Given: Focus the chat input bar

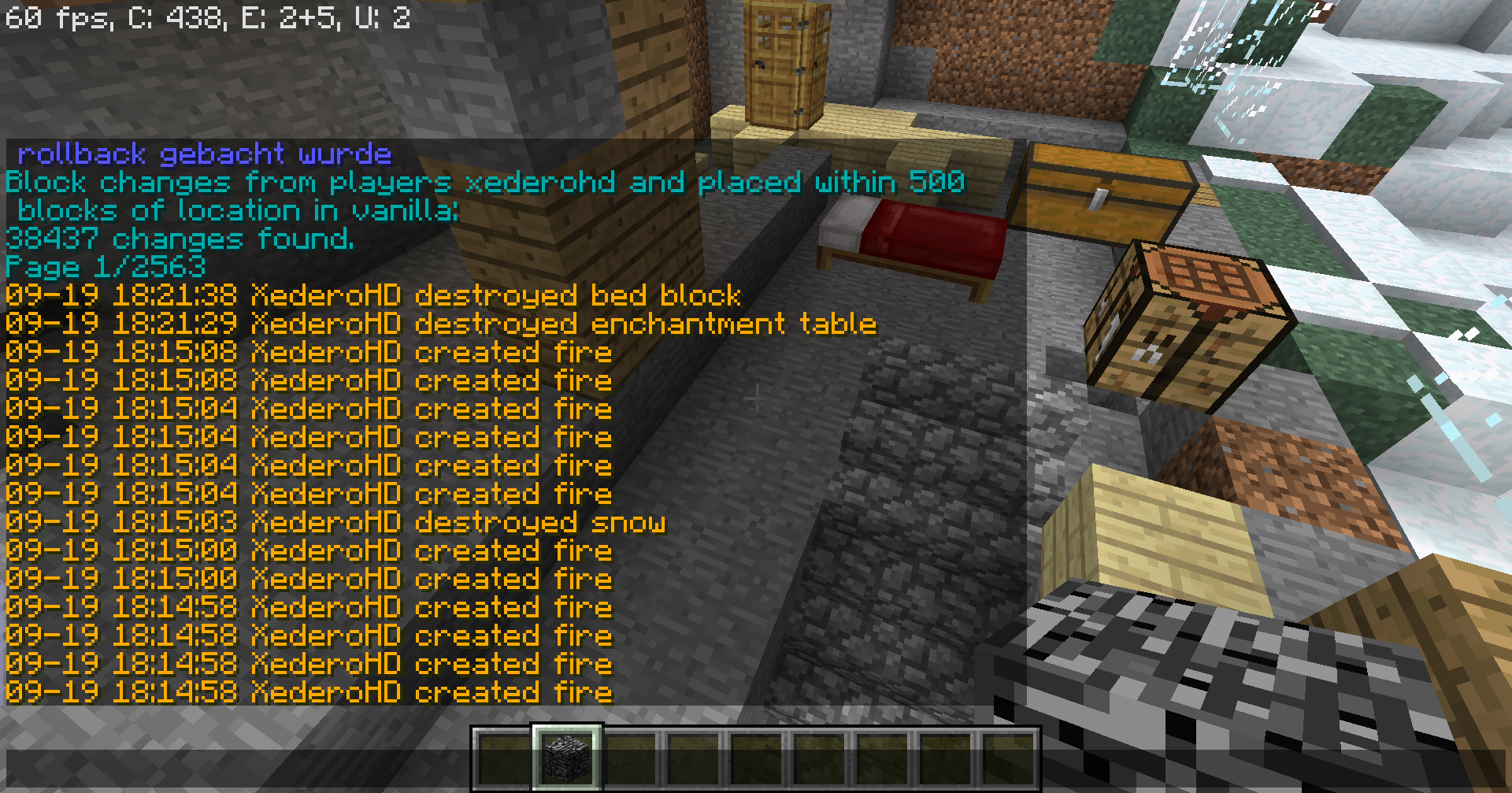Looking at the screenshot, I should pyautogui.click(x=236, y=769).
